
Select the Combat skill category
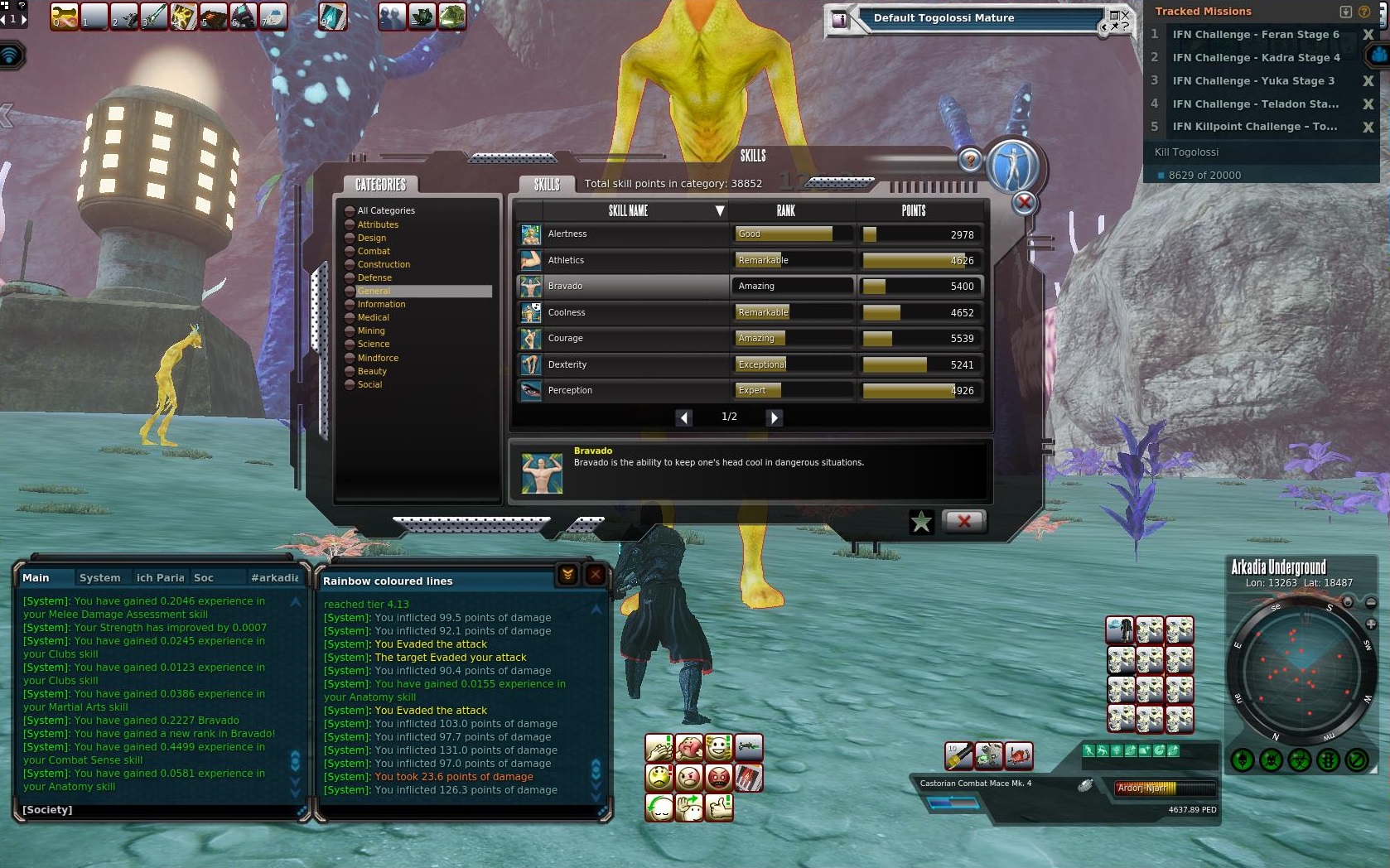click(374, 251)
